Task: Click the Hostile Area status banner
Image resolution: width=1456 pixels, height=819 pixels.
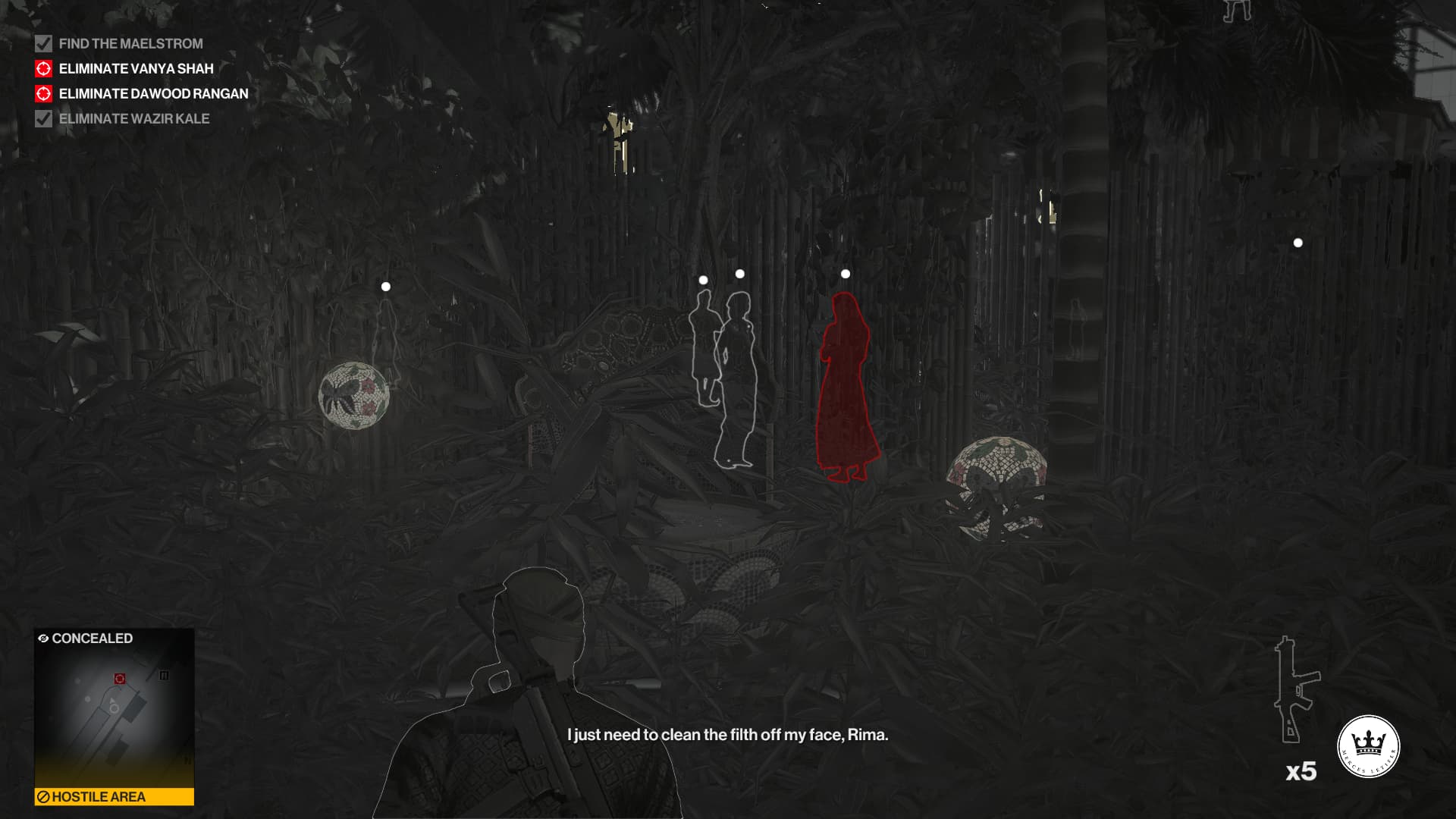Action: point(114,796)
